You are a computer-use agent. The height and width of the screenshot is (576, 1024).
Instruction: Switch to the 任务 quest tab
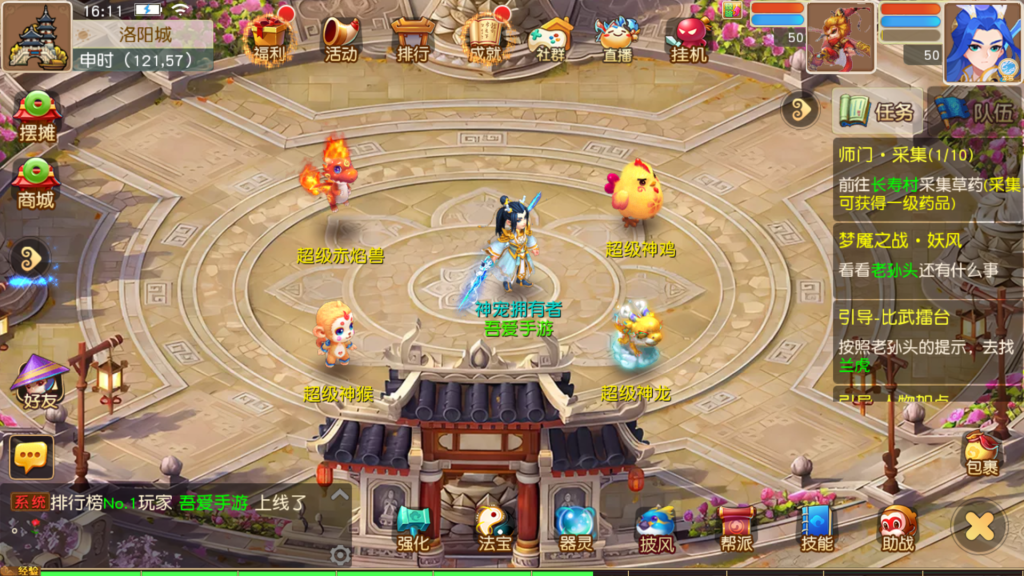pos(878,111)
